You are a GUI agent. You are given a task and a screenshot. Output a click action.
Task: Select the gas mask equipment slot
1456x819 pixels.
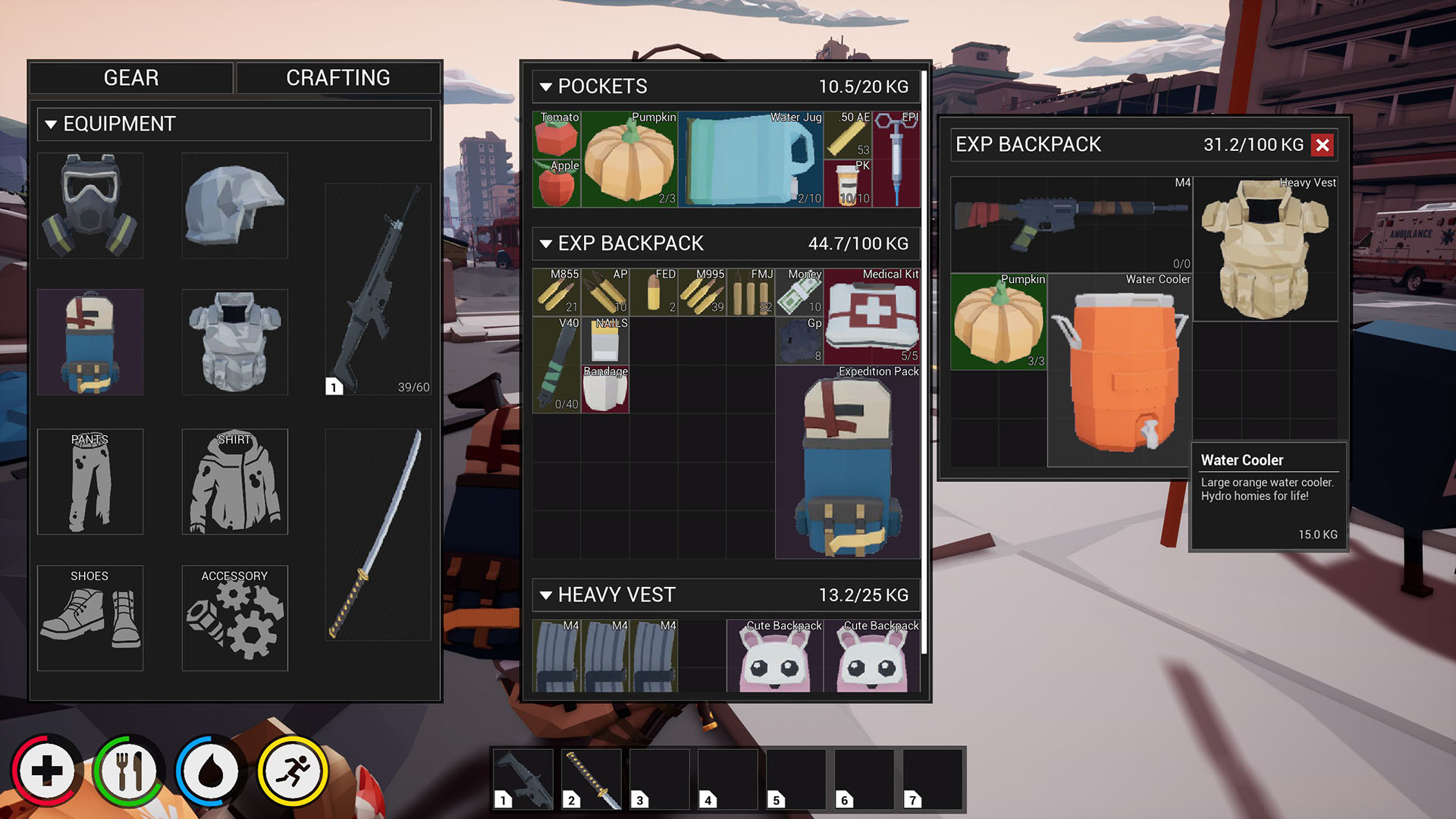(89, 205)
